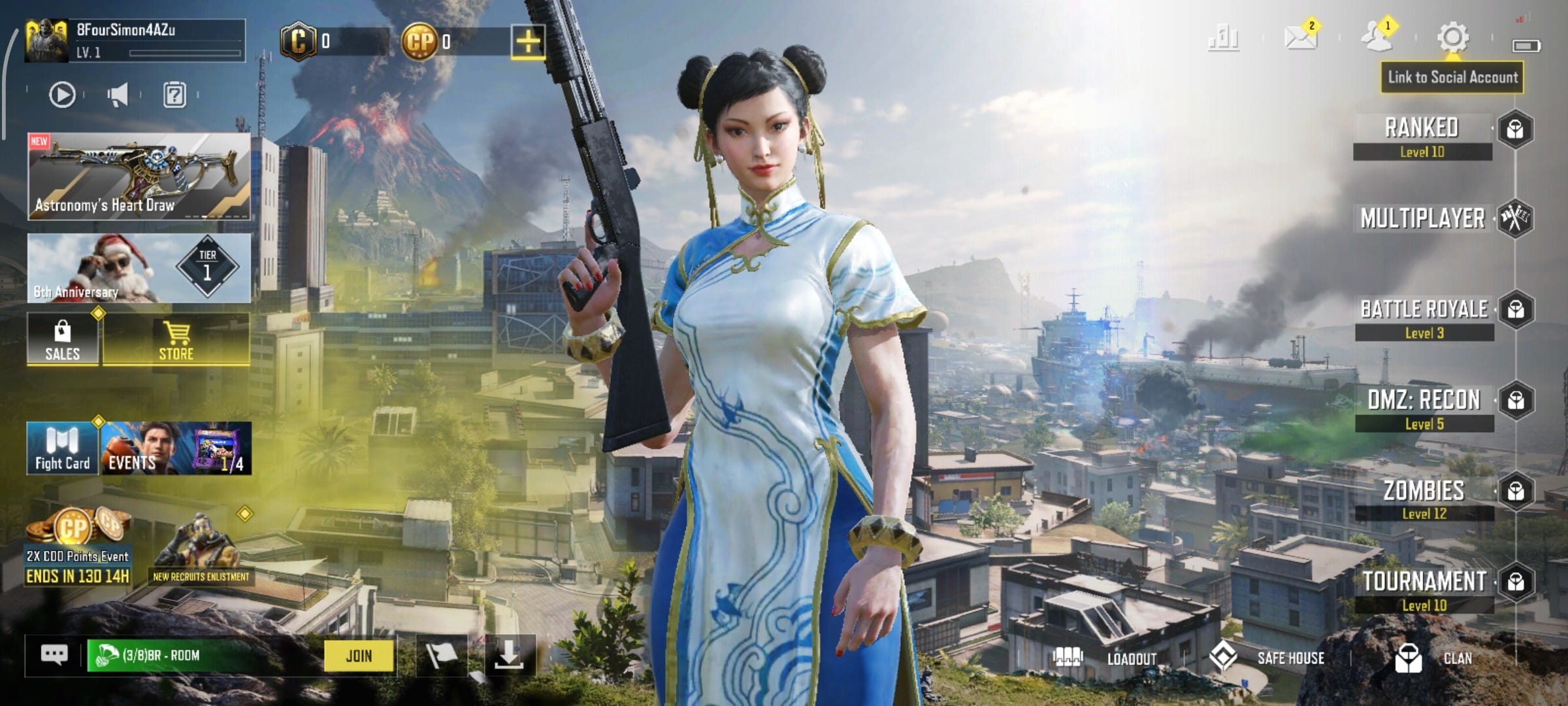Open the mail envelope inbox

click(1299, 37)
